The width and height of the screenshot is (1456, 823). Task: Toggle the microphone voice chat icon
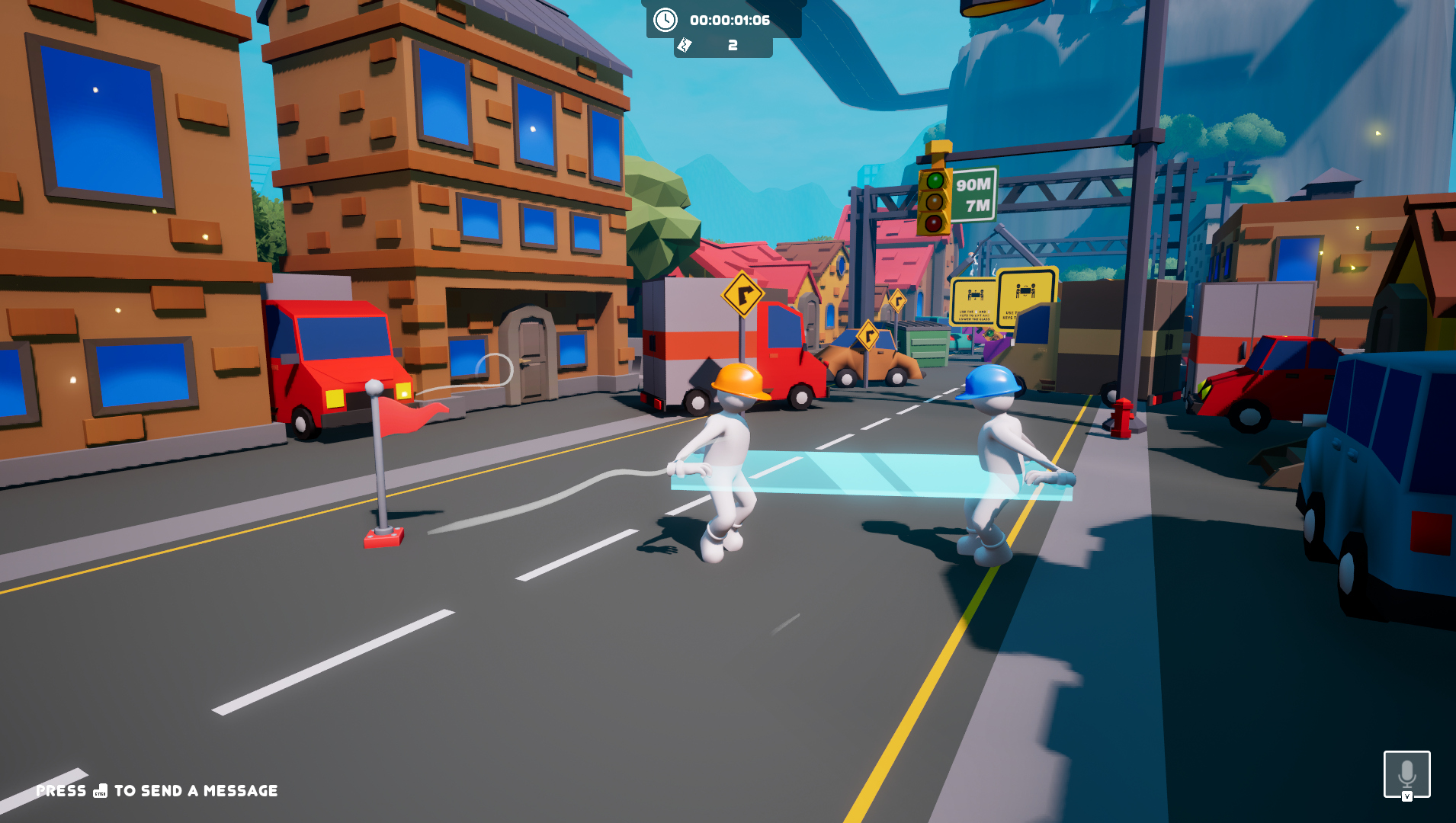tap(1406, 774)
